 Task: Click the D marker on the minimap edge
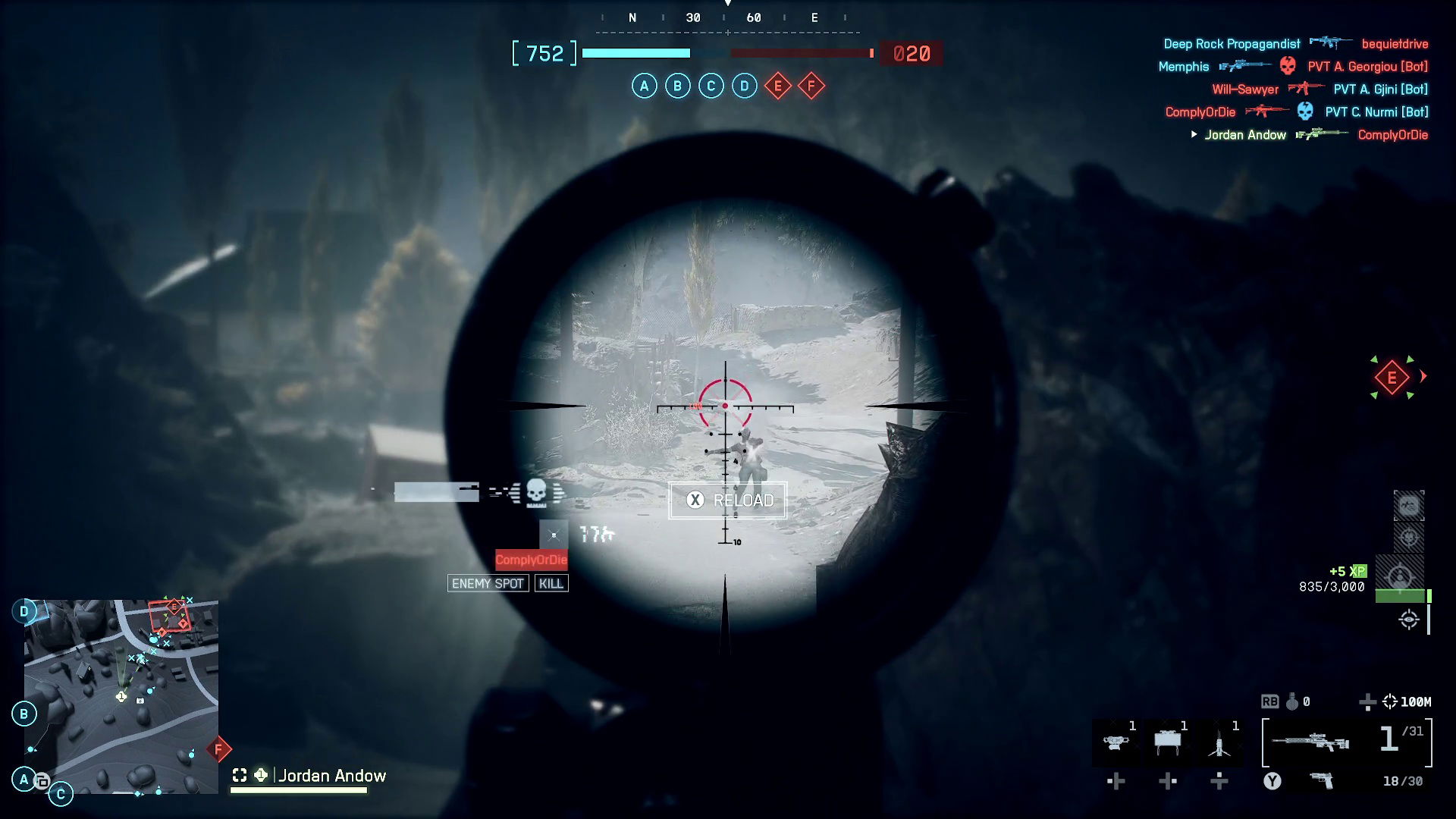point(24,611)
